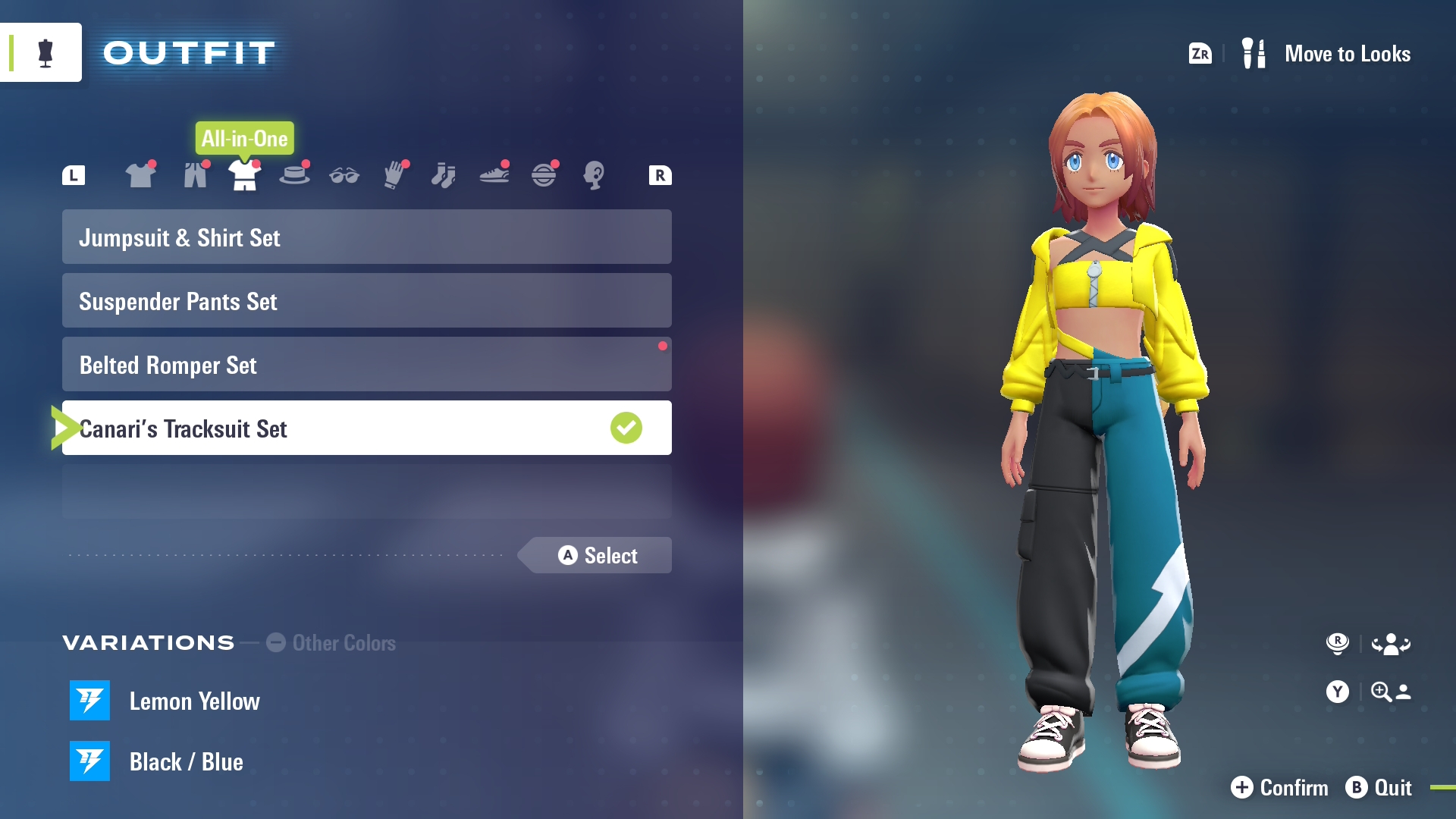Image resolution: width=1456 pixels, height=819 pixels.
Task: Select Canari's Tracksuit Set row
Action: [366, 428]
